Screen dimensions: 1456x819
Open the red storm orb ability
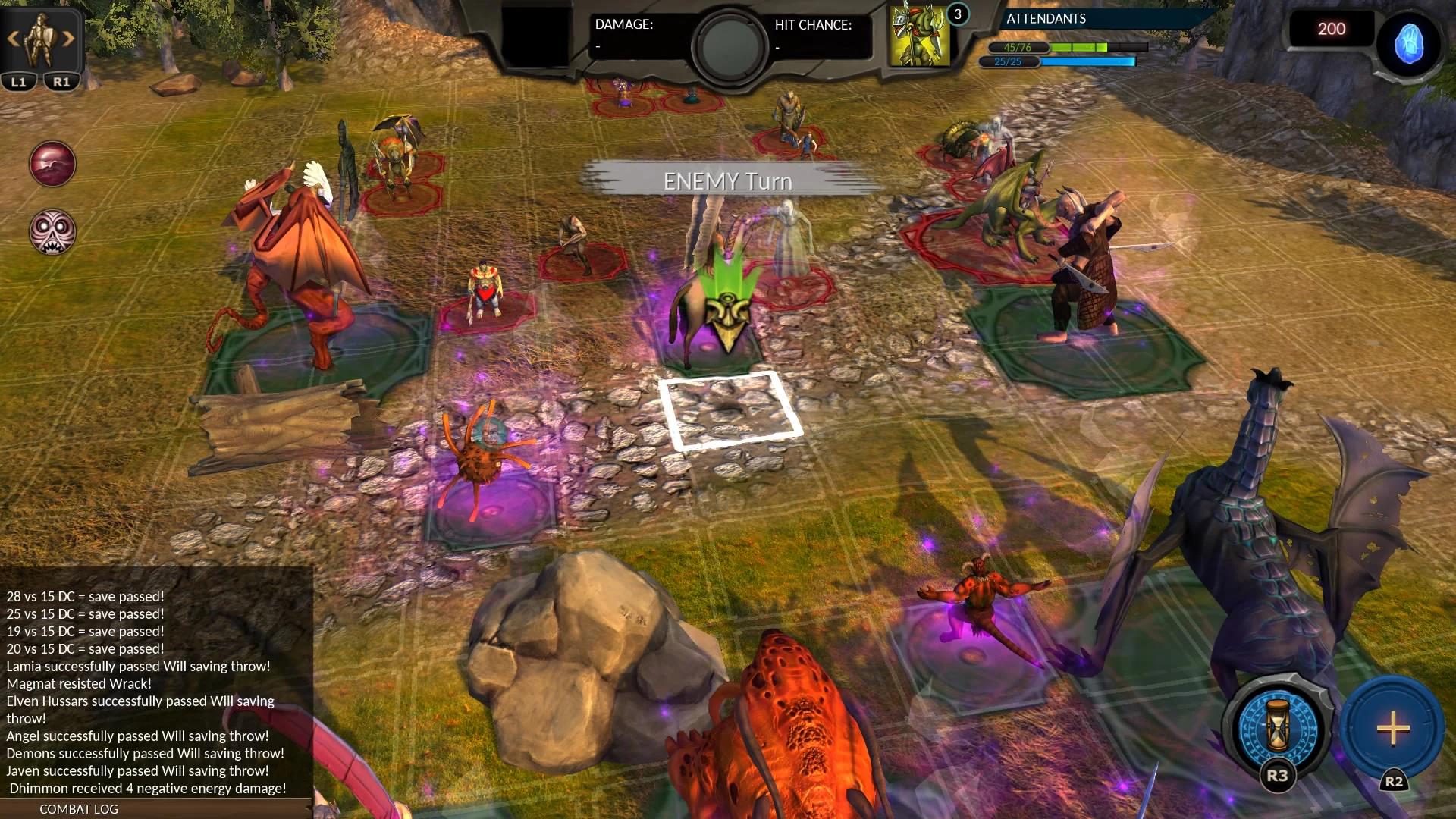tap(51, 163)
